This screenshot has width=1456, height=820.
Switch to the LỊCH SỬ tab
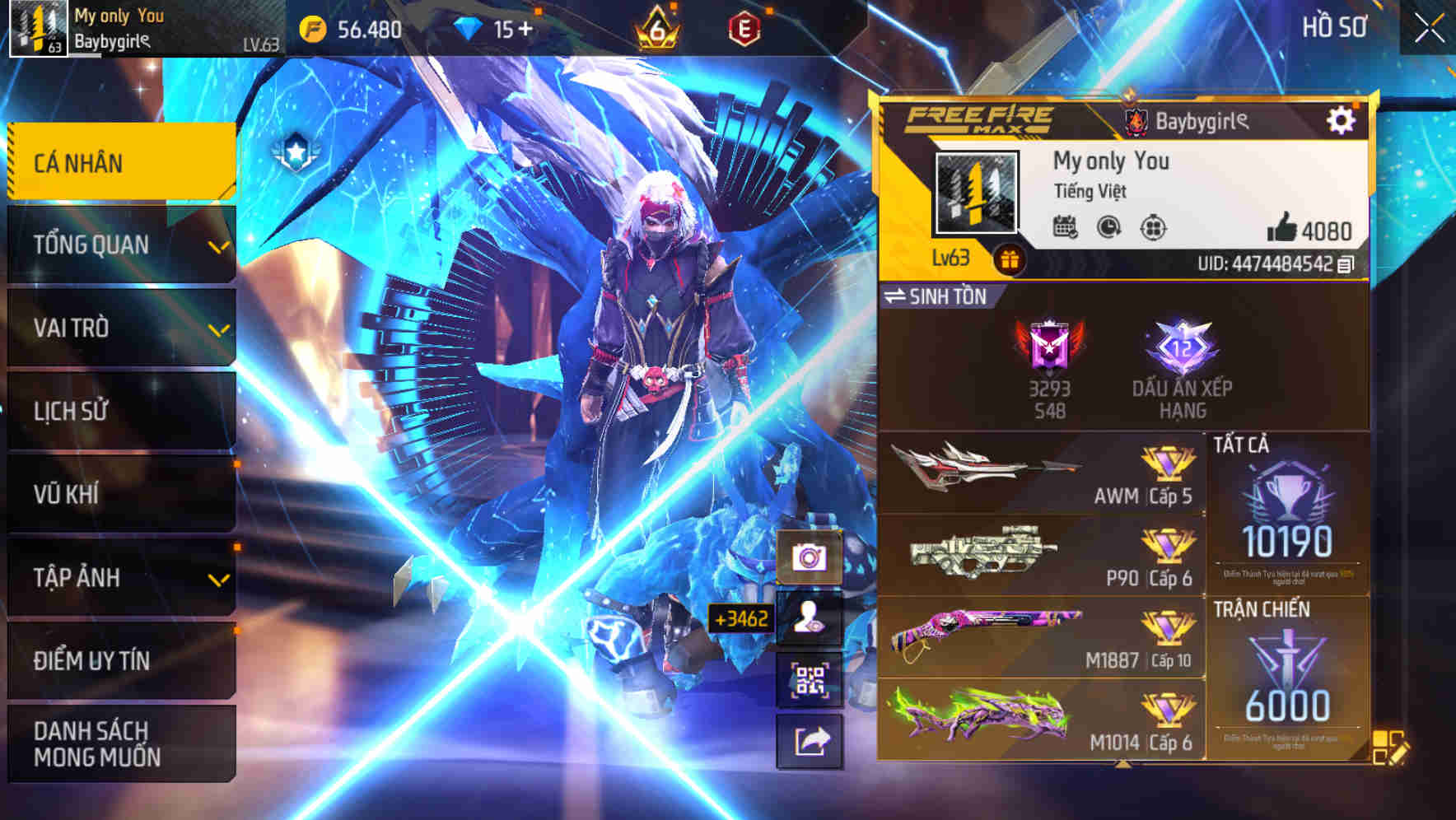tap(119, 412)
